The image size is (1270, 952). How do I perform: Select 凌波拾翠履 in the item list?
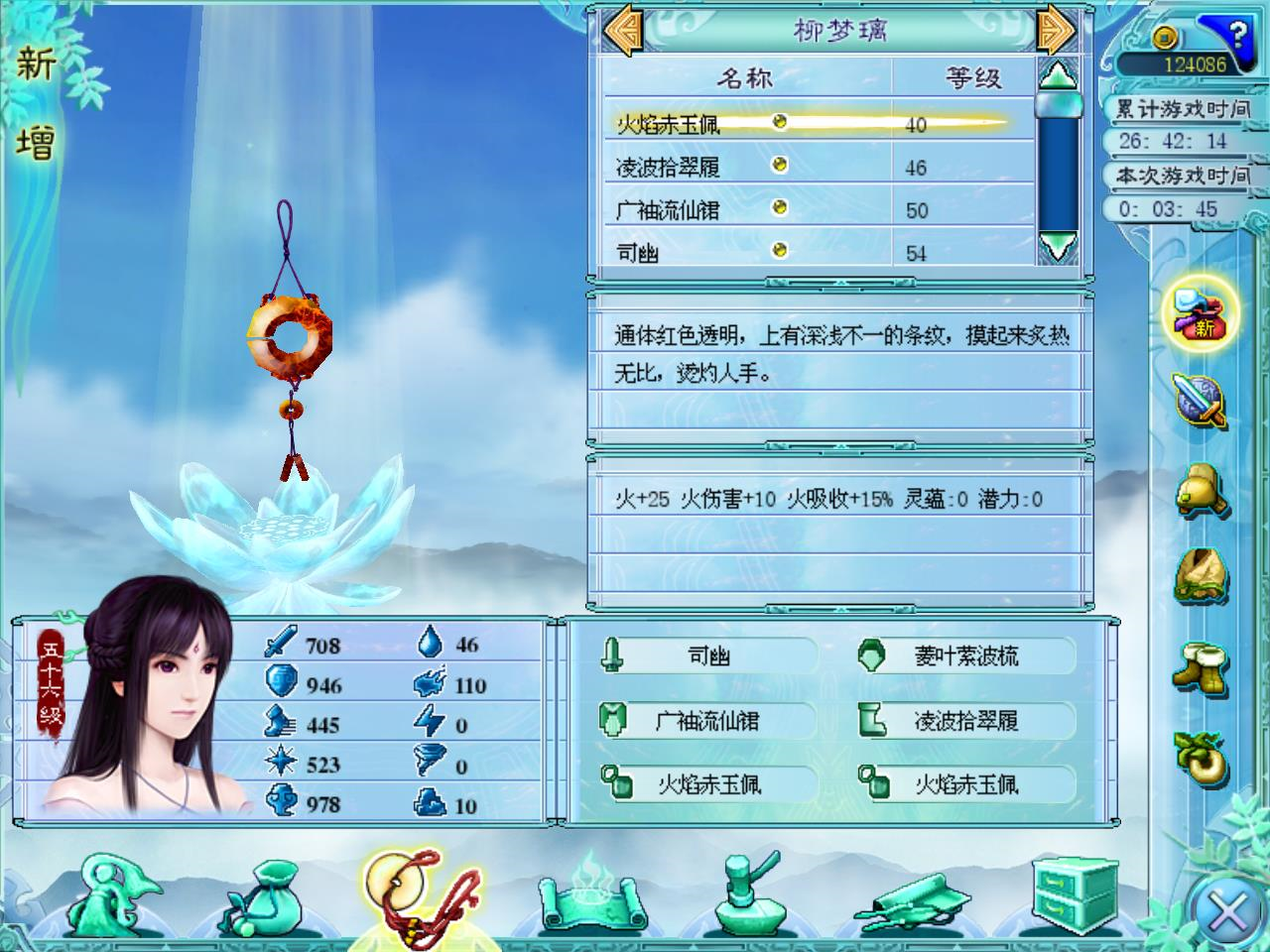[669, 168]
